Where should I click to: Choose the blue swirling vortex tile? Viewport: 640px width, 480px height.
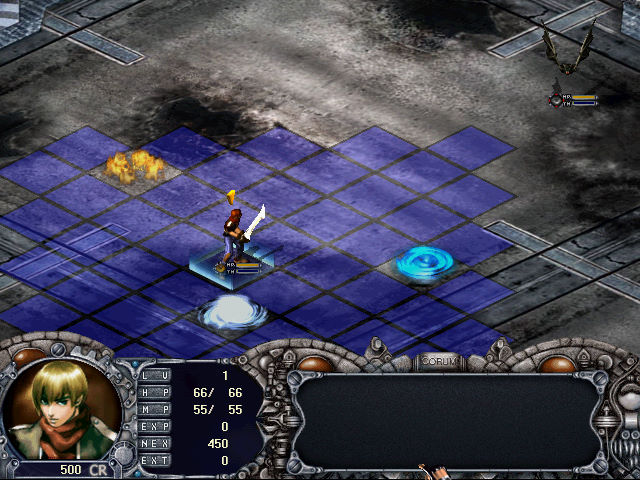[x=424, y=263]
